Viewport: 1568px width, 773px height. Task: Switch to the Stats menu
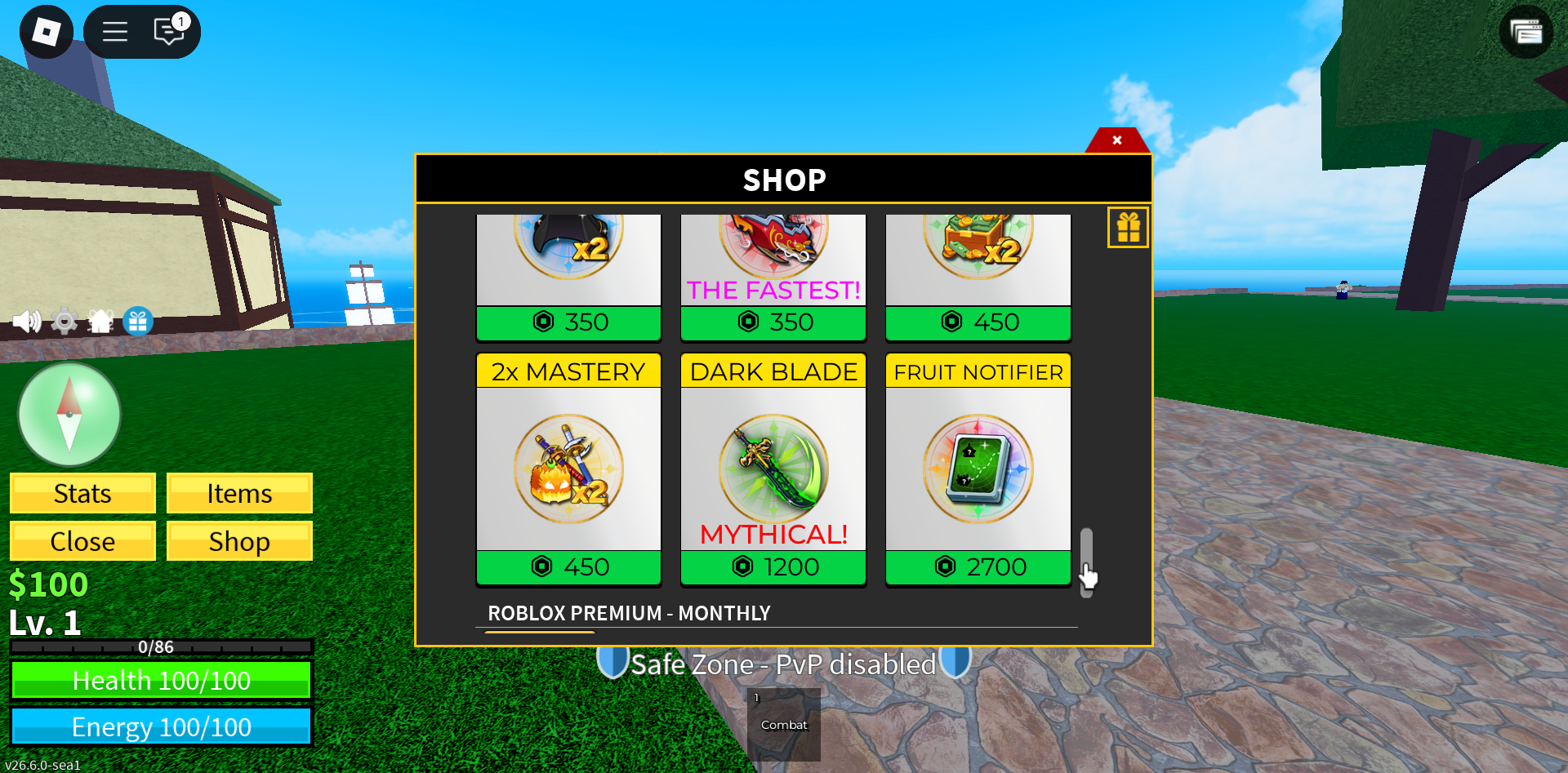[82, 493]
